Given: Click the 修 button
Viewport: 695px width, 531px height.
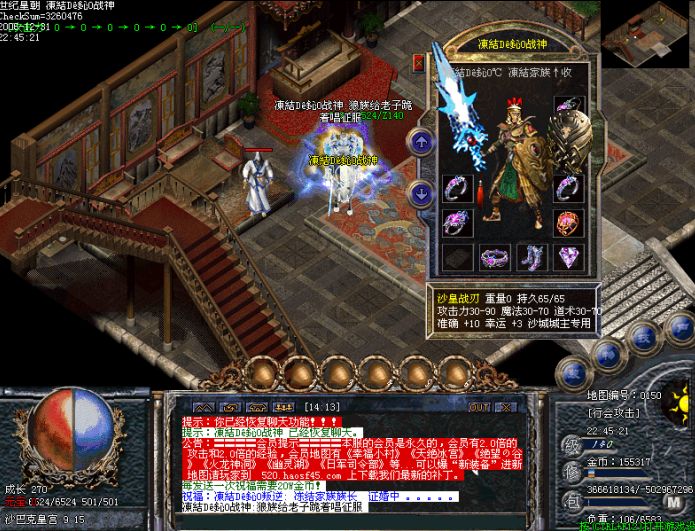Looking at the screenshot, I should point(571,471).
